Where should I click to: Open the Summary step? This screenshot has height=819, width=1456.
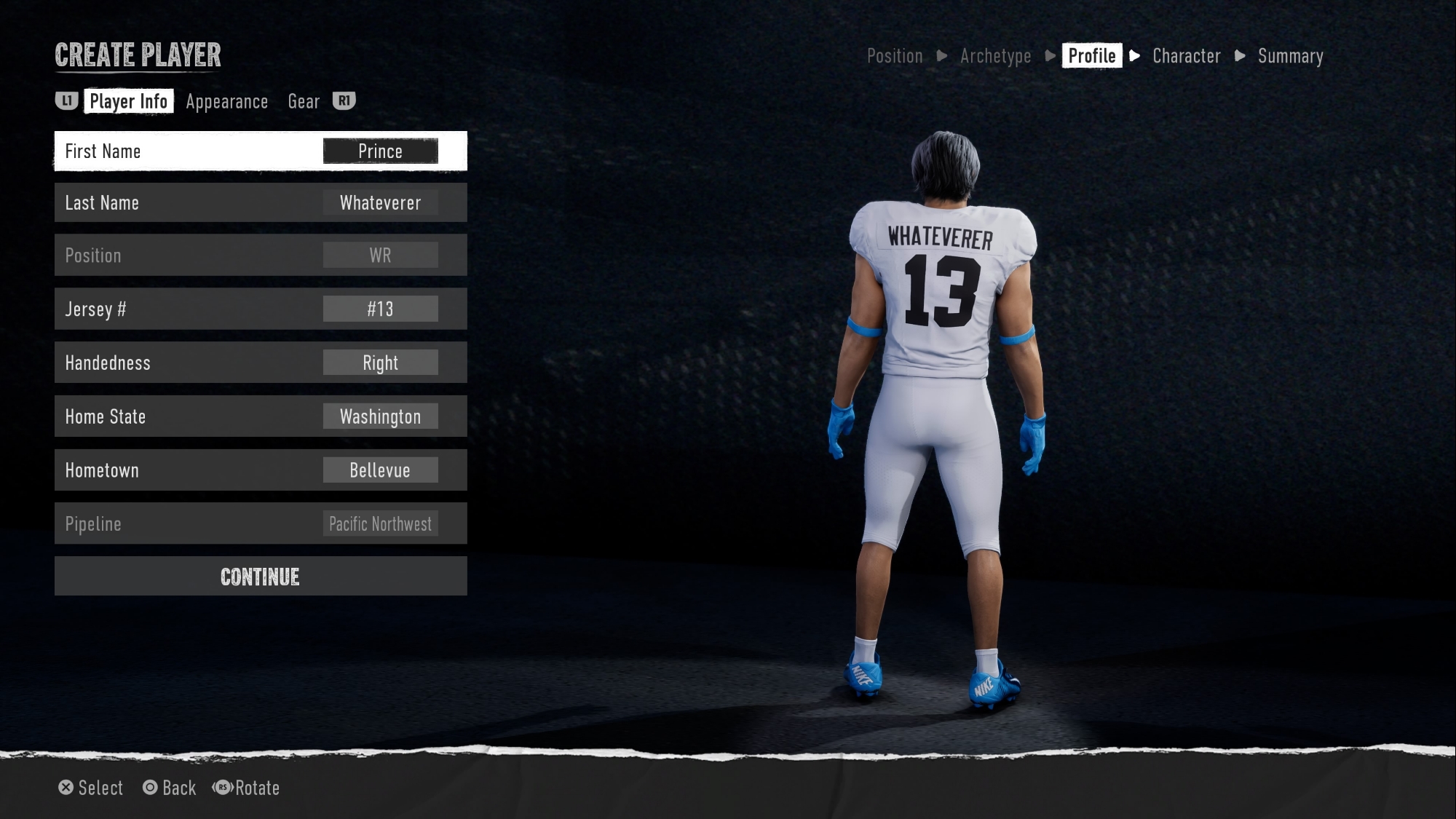point(1290,56)
